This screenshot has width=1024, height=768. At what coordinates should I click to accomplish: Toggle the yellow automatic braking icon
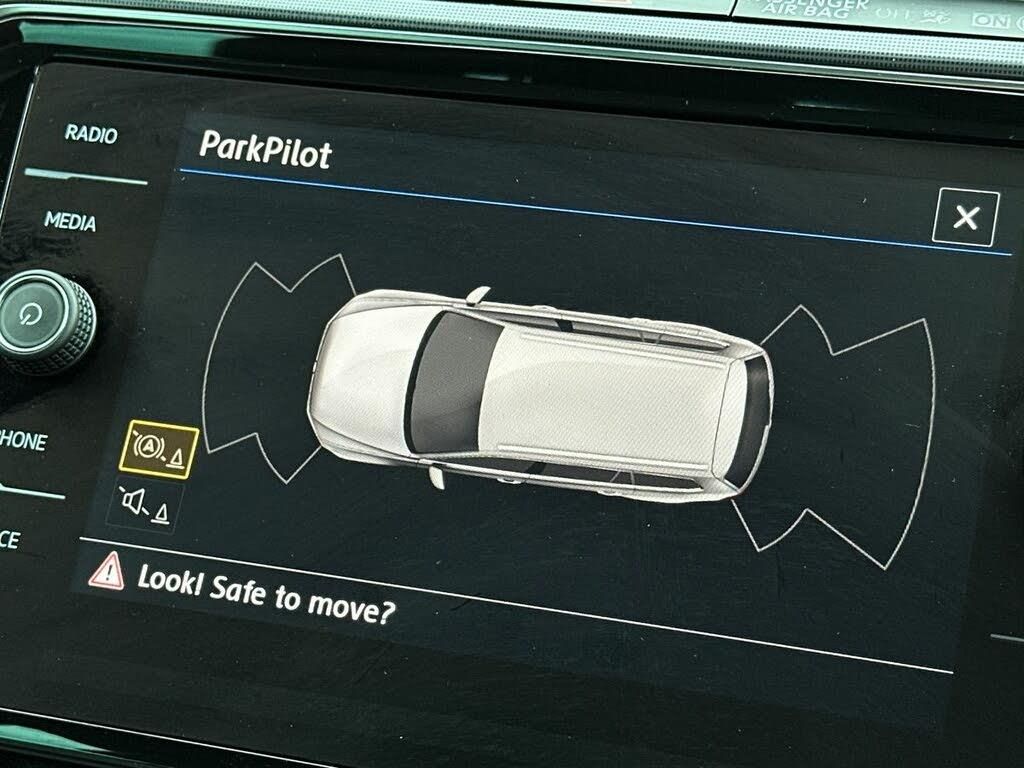pyautogui.click(x=160, y=451)
